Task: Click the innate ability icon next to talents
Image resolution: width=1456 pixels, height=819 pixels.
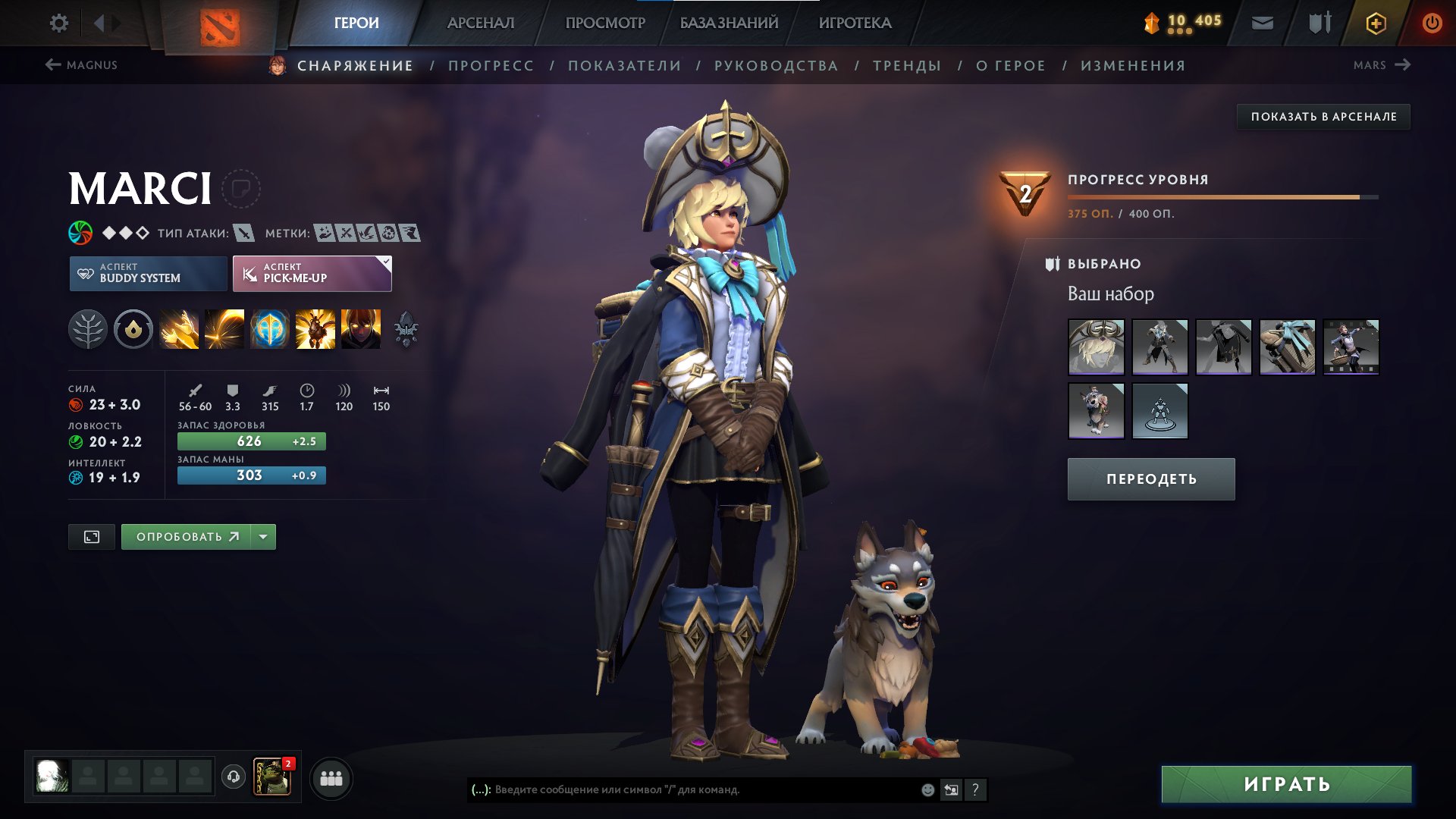Action: (x=133, y=328)
